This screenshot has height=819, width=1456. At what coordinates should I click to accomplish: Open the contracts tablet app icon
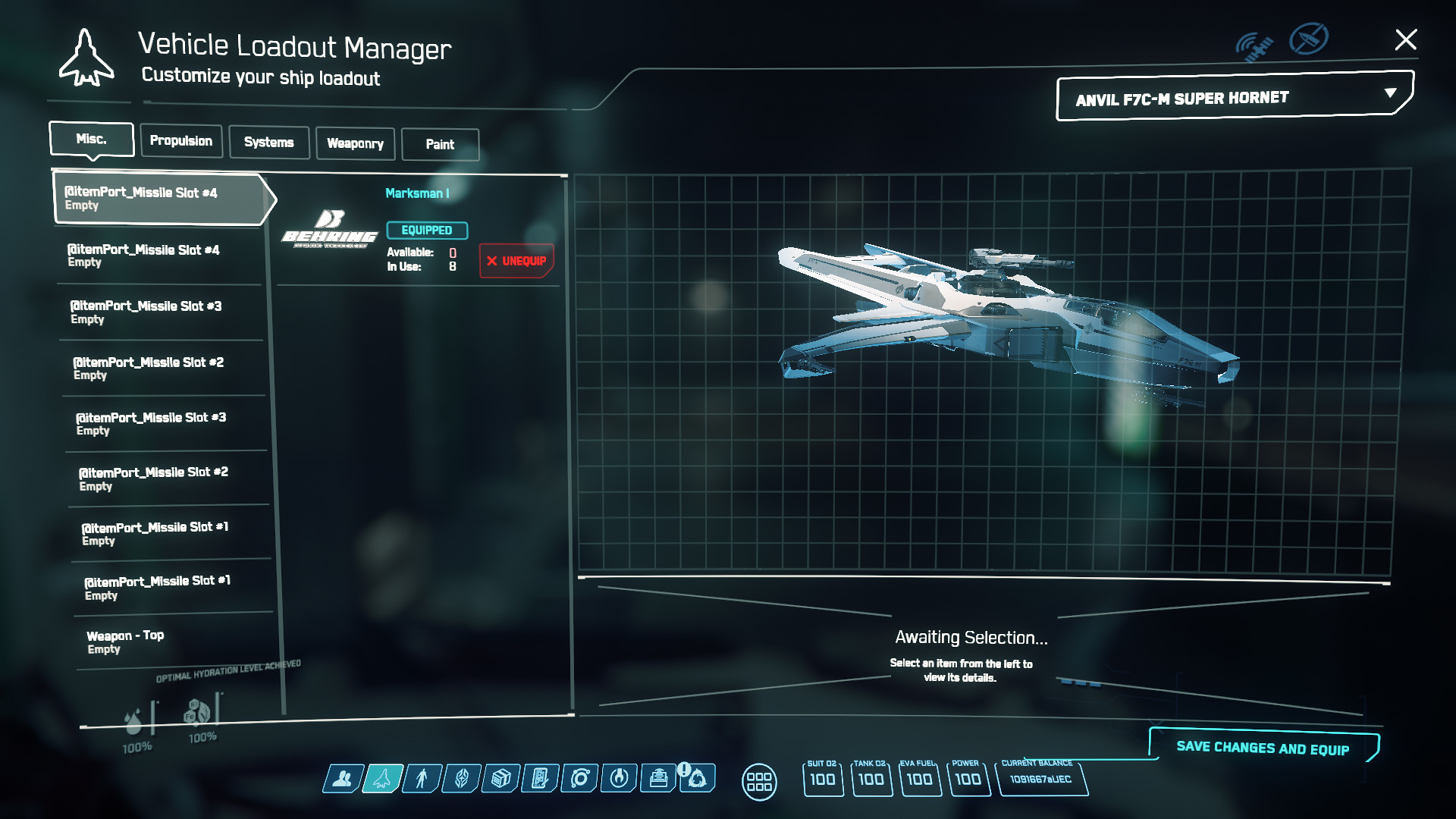click(x=540, y=778)
